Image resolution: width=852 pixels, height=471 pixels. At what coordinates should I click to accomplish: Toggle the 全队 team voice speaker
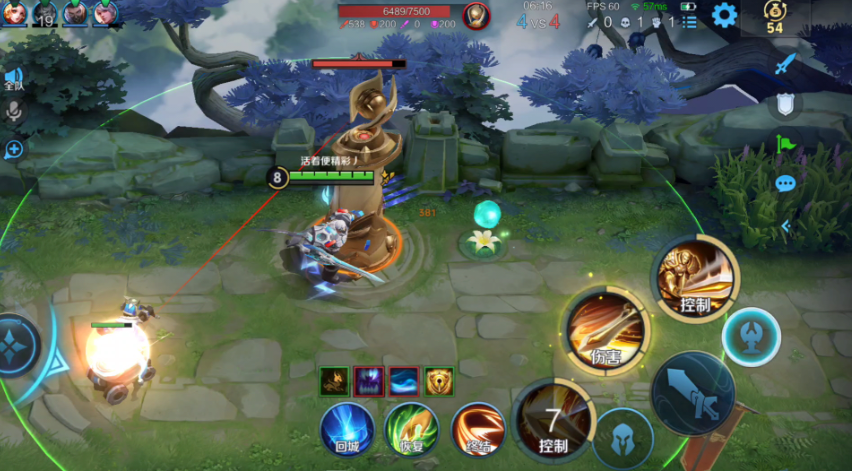pyautogui.click(x=13, y=78)
